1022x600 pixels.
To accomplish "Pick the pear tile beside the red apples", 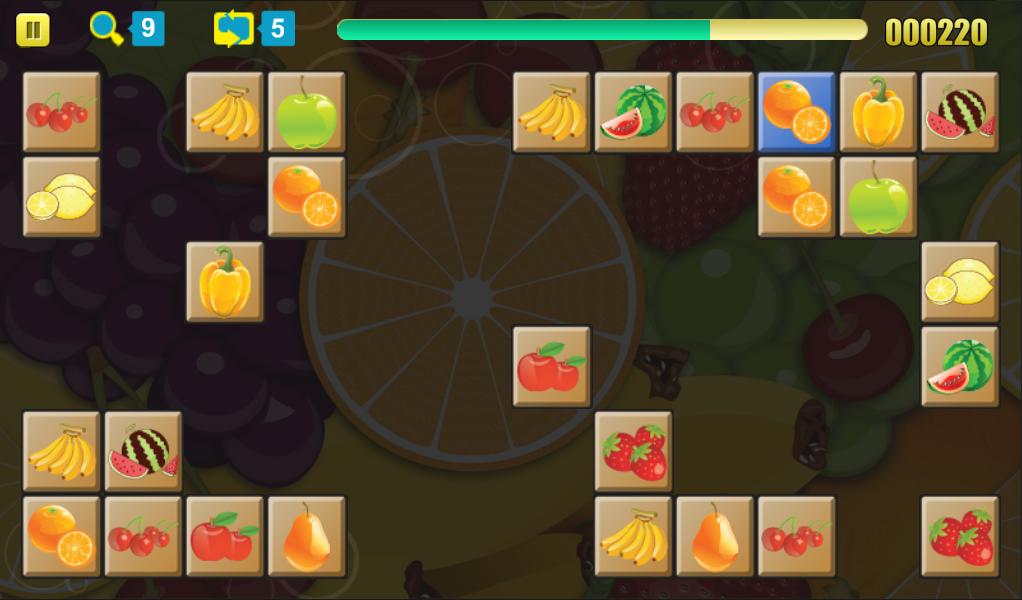I will tap(306, 537).
